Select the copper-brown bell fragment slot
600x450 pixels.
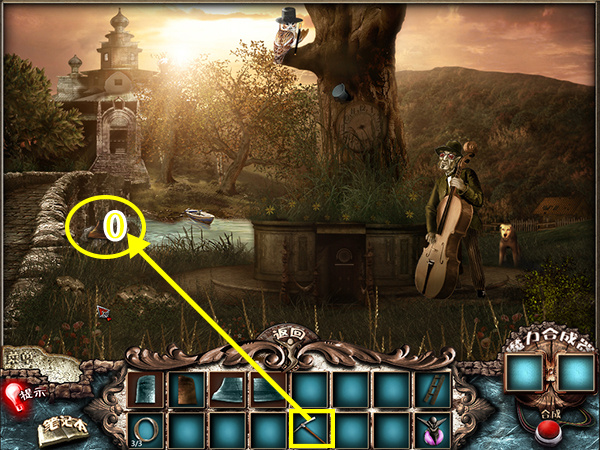[187, 388]
